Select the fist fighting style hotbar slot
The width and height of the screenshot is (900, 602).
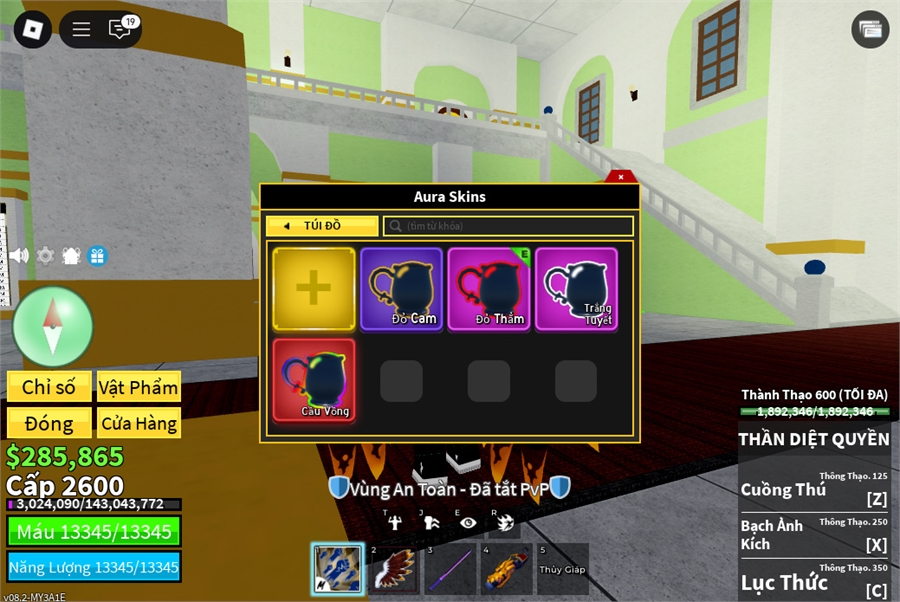[337, 568]
